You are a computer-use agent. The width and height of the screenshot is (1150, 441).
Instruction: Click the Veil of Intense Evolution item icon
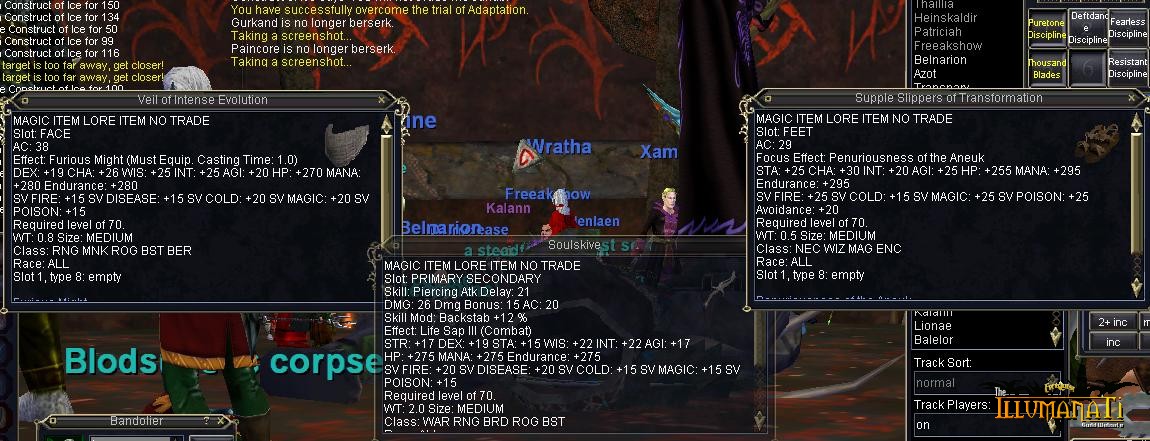[348, 140]
